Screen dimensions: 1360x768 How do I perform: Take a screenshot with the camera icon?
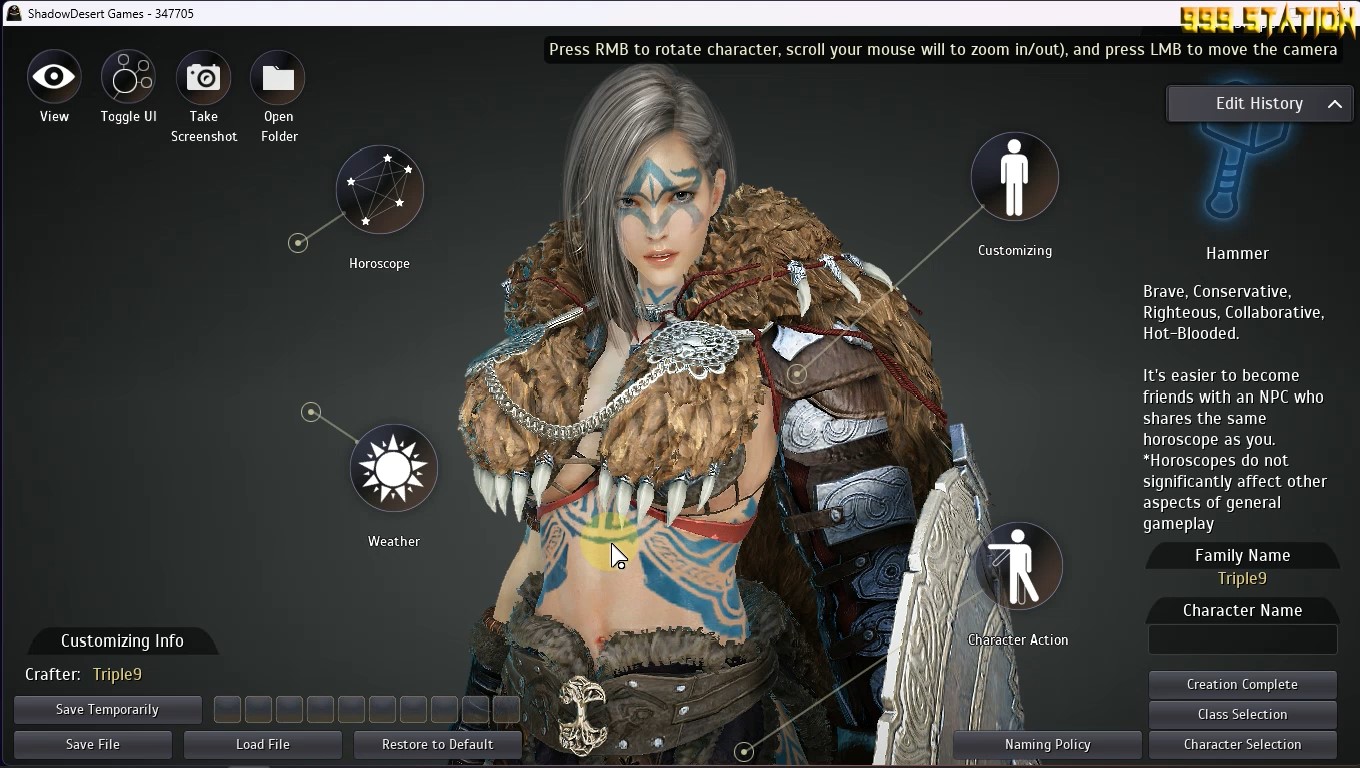203,77
